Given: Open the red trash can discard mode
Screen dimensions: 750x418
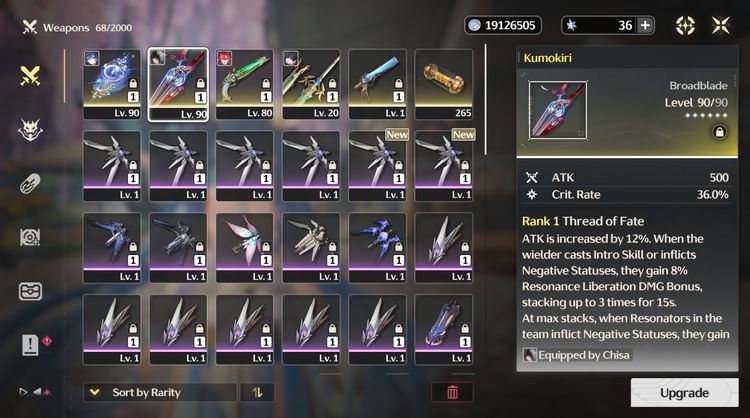Looking at the screenshot, I should [x=452, y=392].
